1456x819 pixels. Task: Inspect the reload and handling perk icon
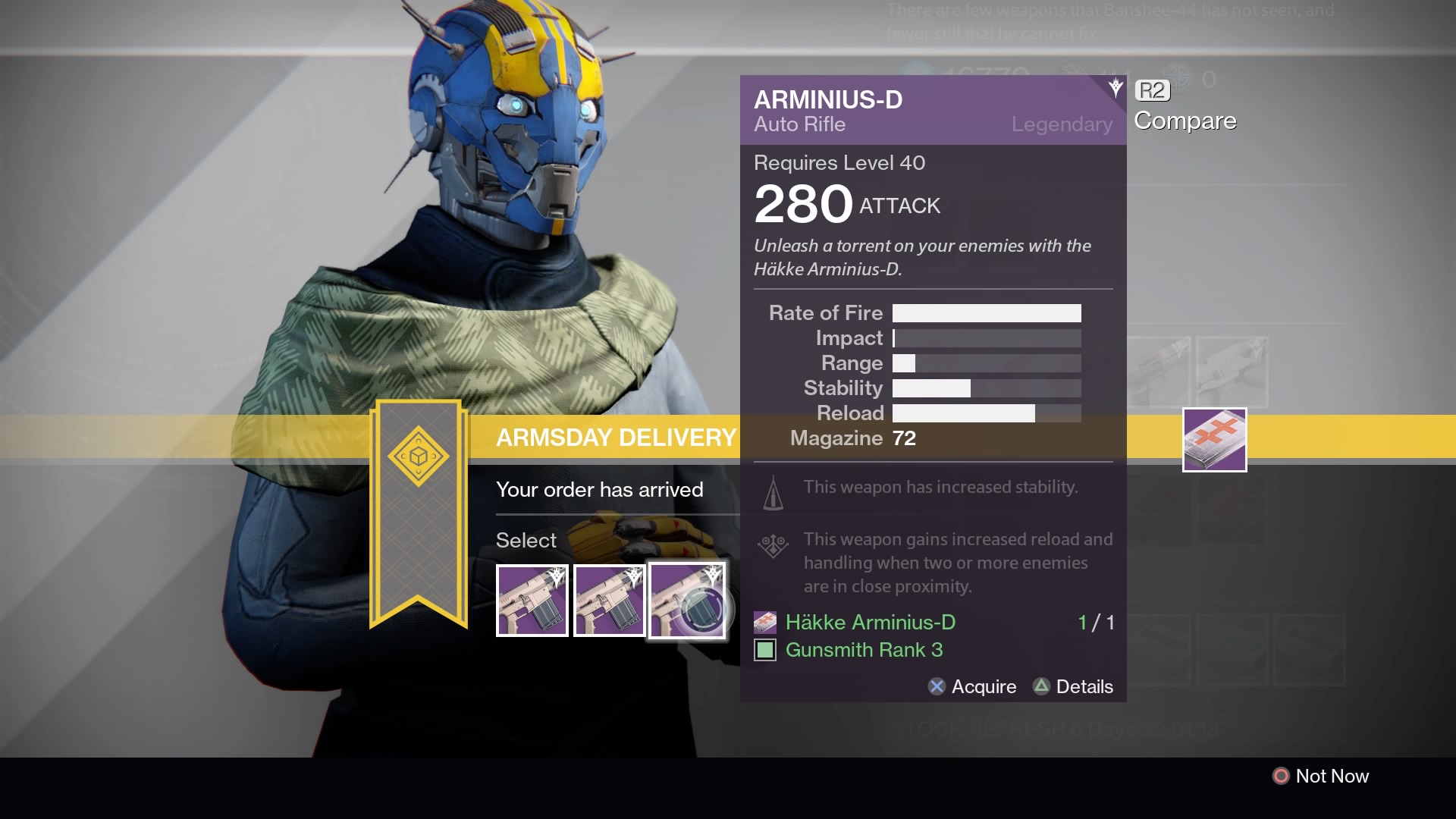[773, 545]
